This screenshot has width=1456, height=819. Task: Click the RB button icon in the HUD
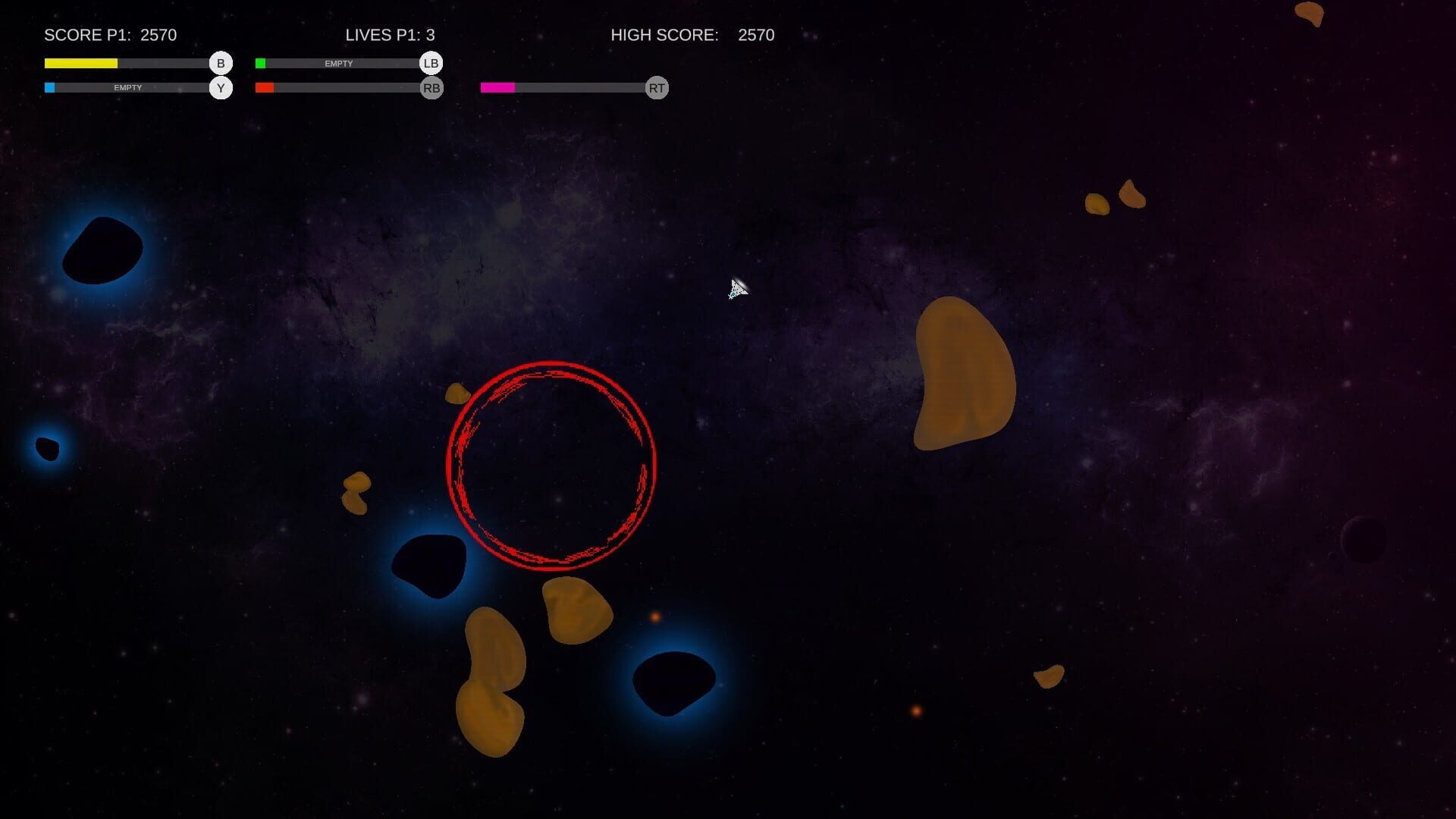pyautogui.click(x=431, y=88)
